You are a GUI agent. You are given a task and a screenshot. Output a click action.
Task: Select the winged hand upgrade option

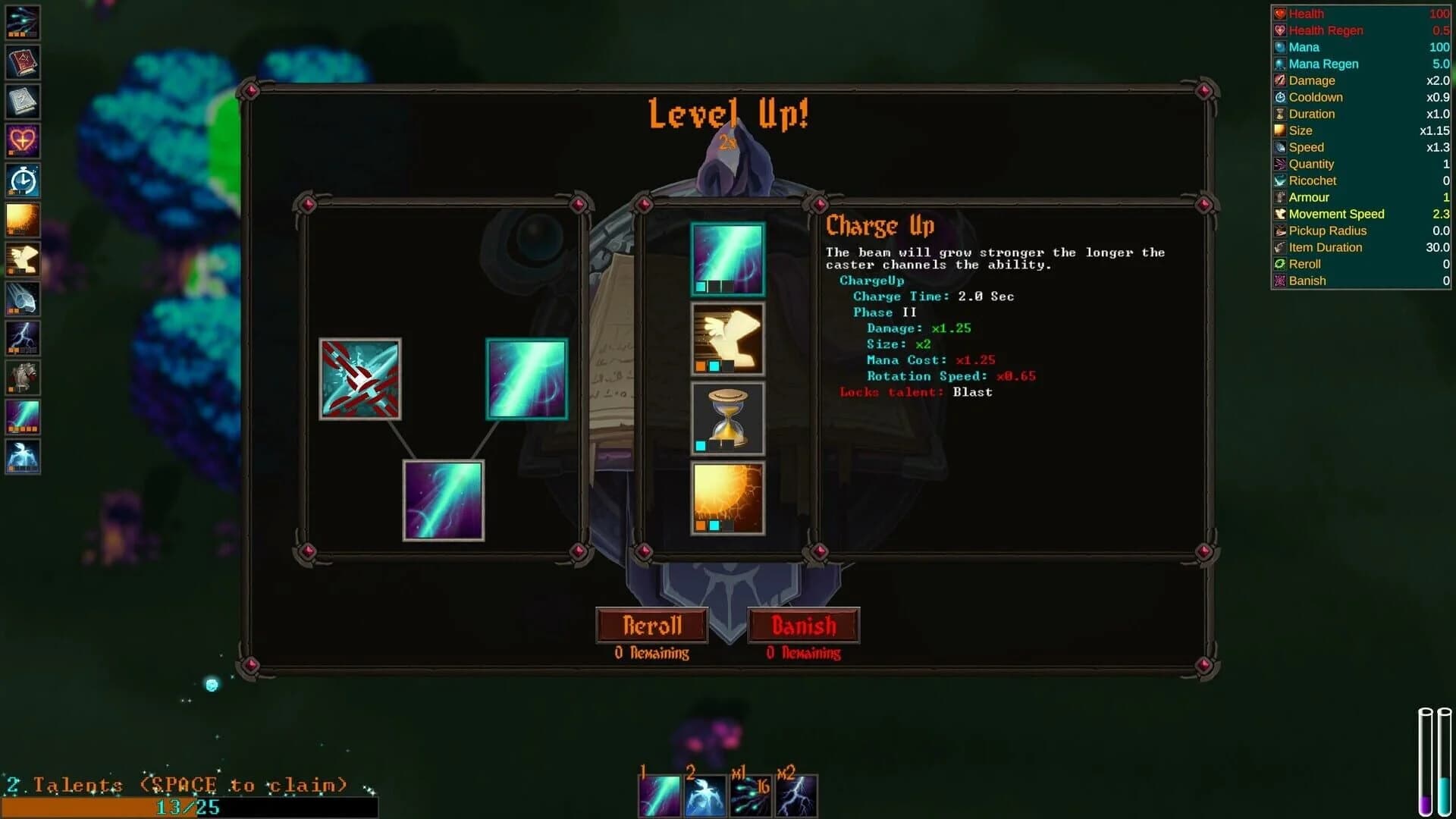[x=726, y=338]
